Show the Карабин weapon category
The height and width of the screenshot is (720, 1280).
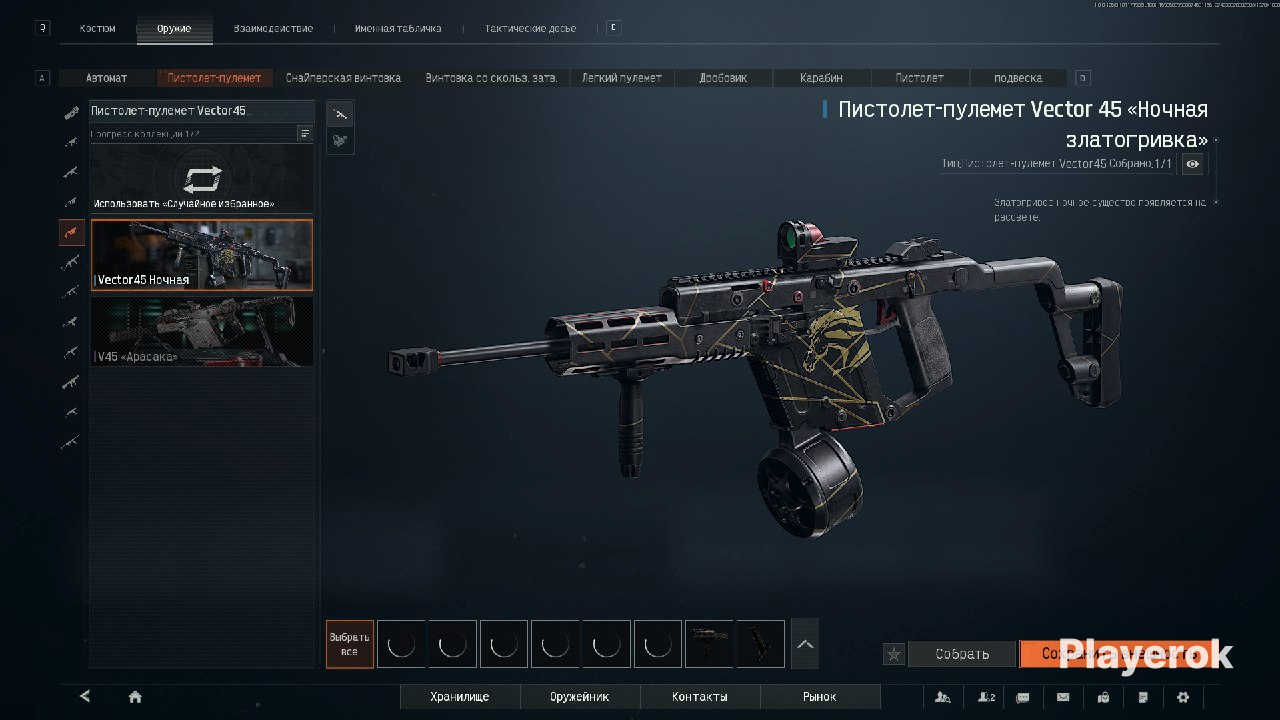pyautogui.click(x=821, y=78)
